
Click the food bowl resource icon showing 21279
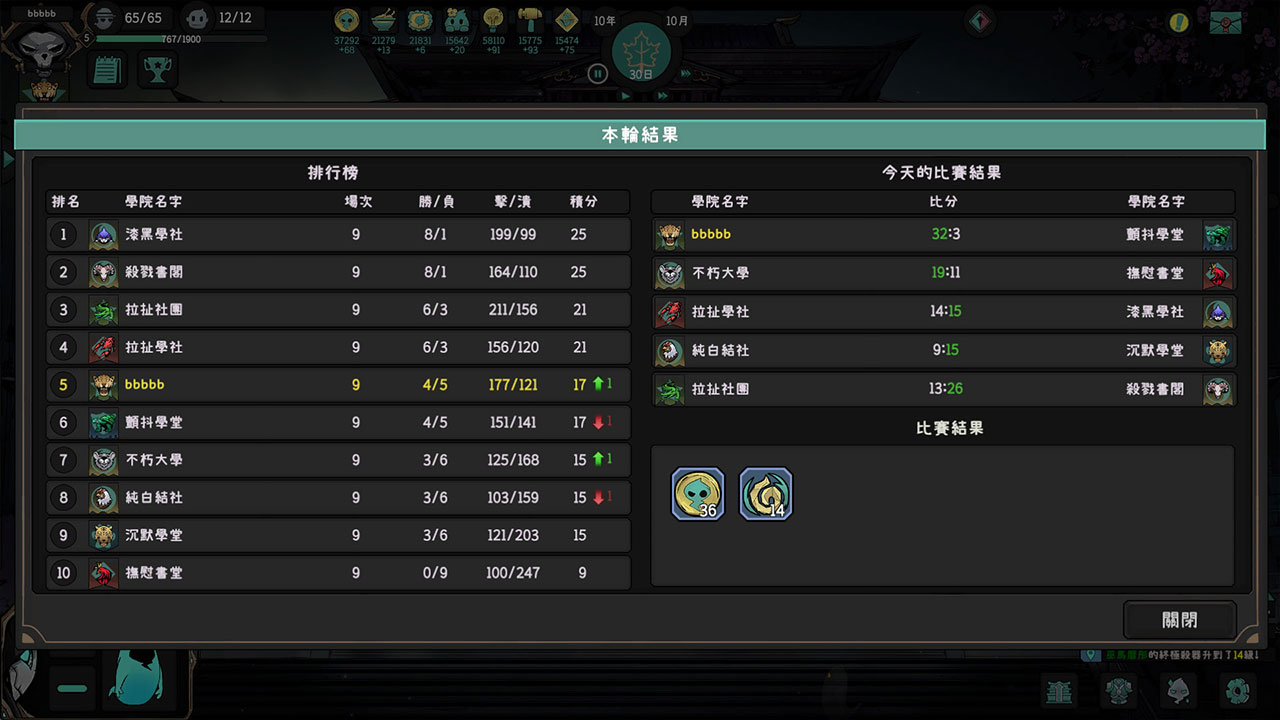[x=383, y=22]
